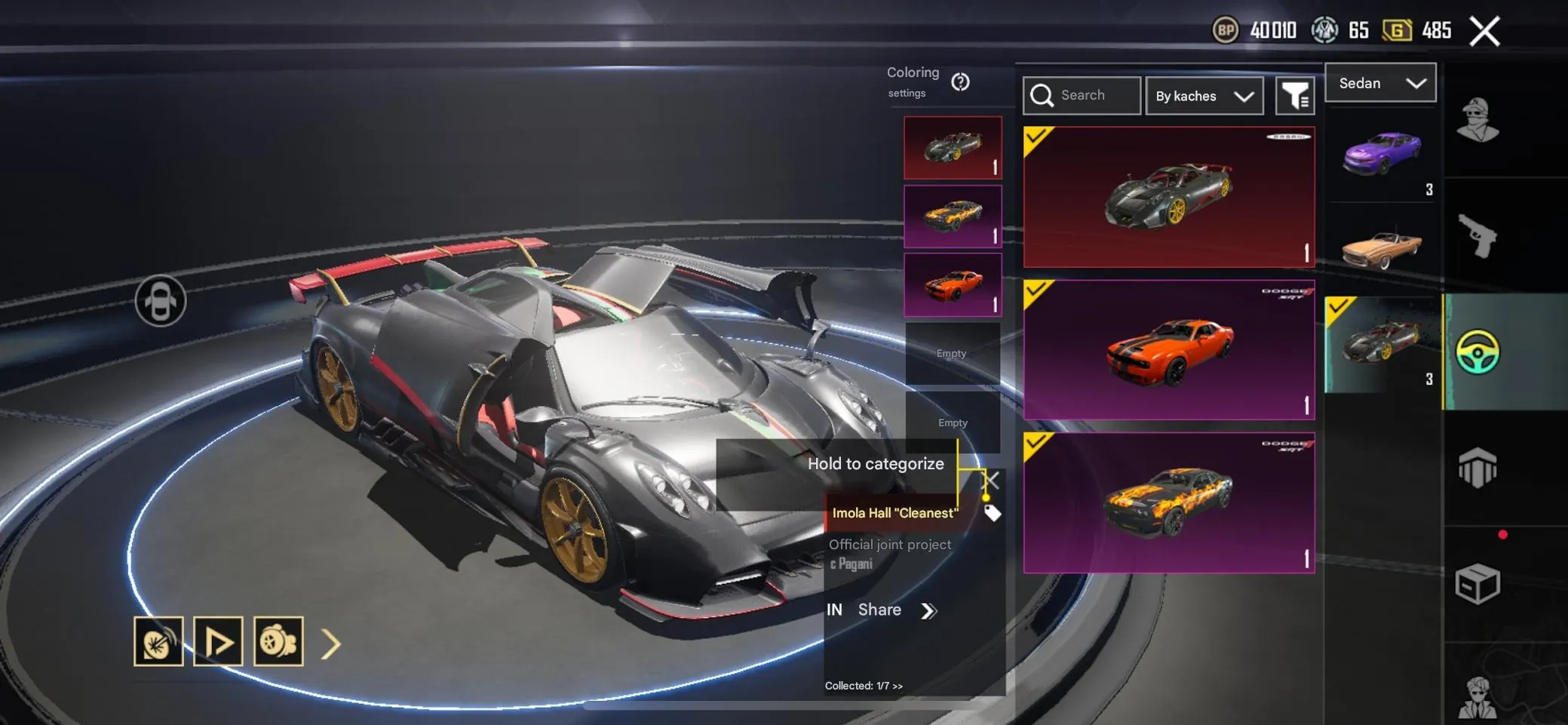Open the 'By kaches' sorting dropdown
Image resolution: width=1568 pixels, height=725 pixels.
[x=1204, y=96]
